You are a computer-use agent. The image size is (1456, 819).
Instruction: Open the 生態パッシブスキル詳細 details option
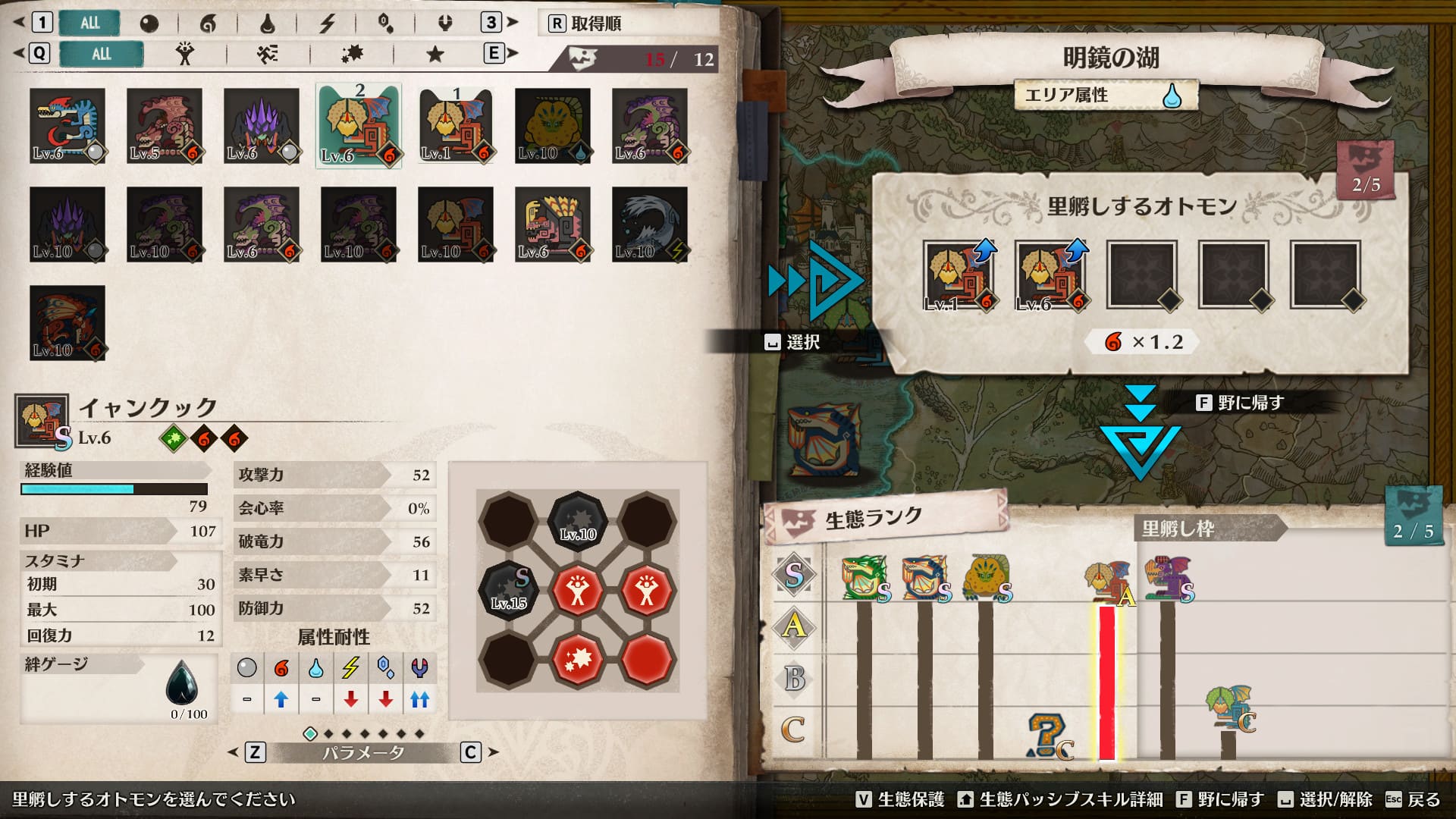[1062, 799]
